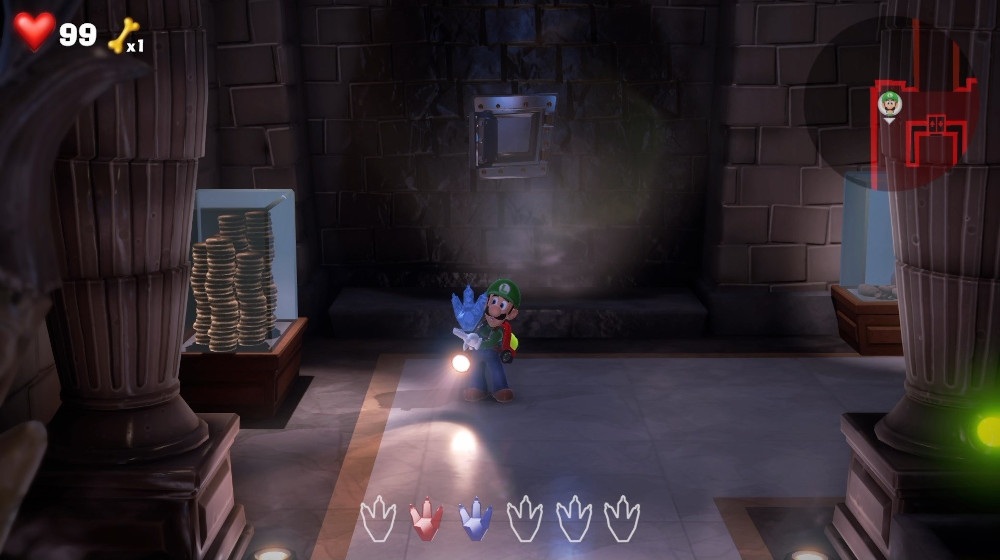Select the collected red gem icon
This screenshot has width=1000, height=560.
click(426, 518)
